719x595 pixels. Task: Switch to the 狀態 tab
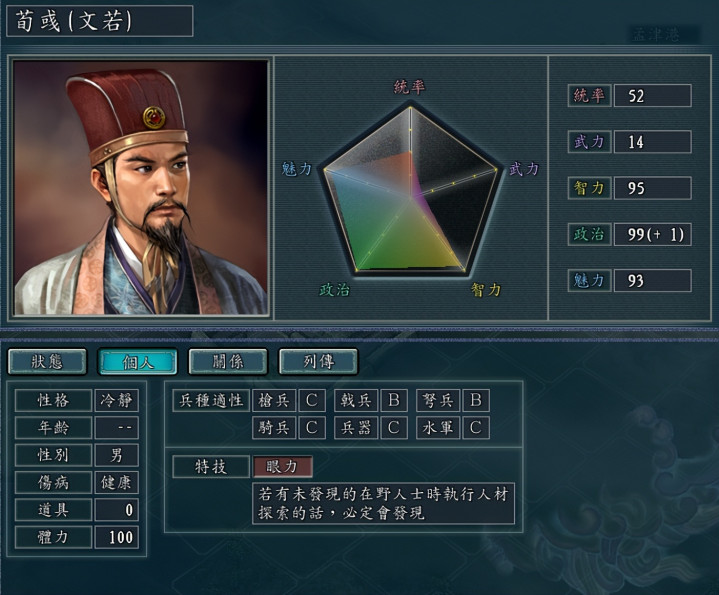coord(47,361)
